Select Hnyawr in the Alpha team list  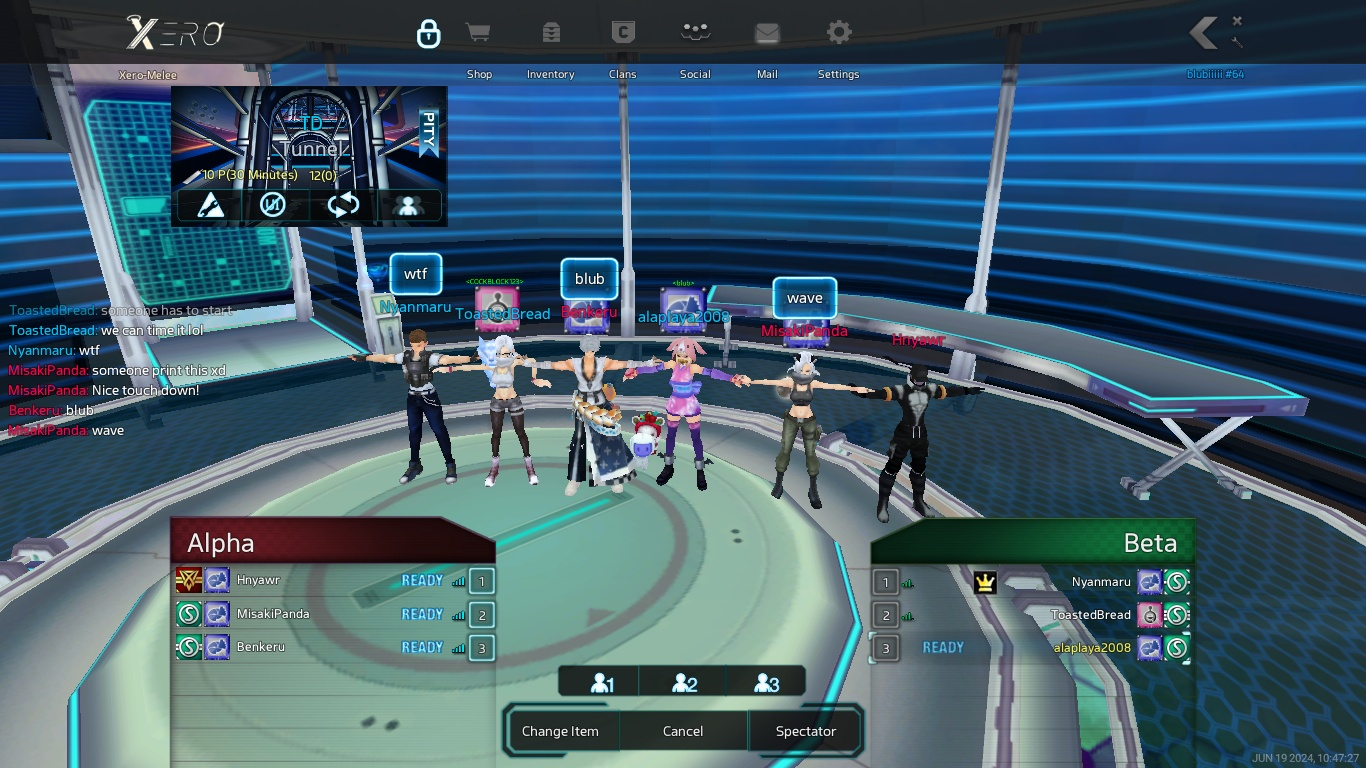tap(258, 580)
